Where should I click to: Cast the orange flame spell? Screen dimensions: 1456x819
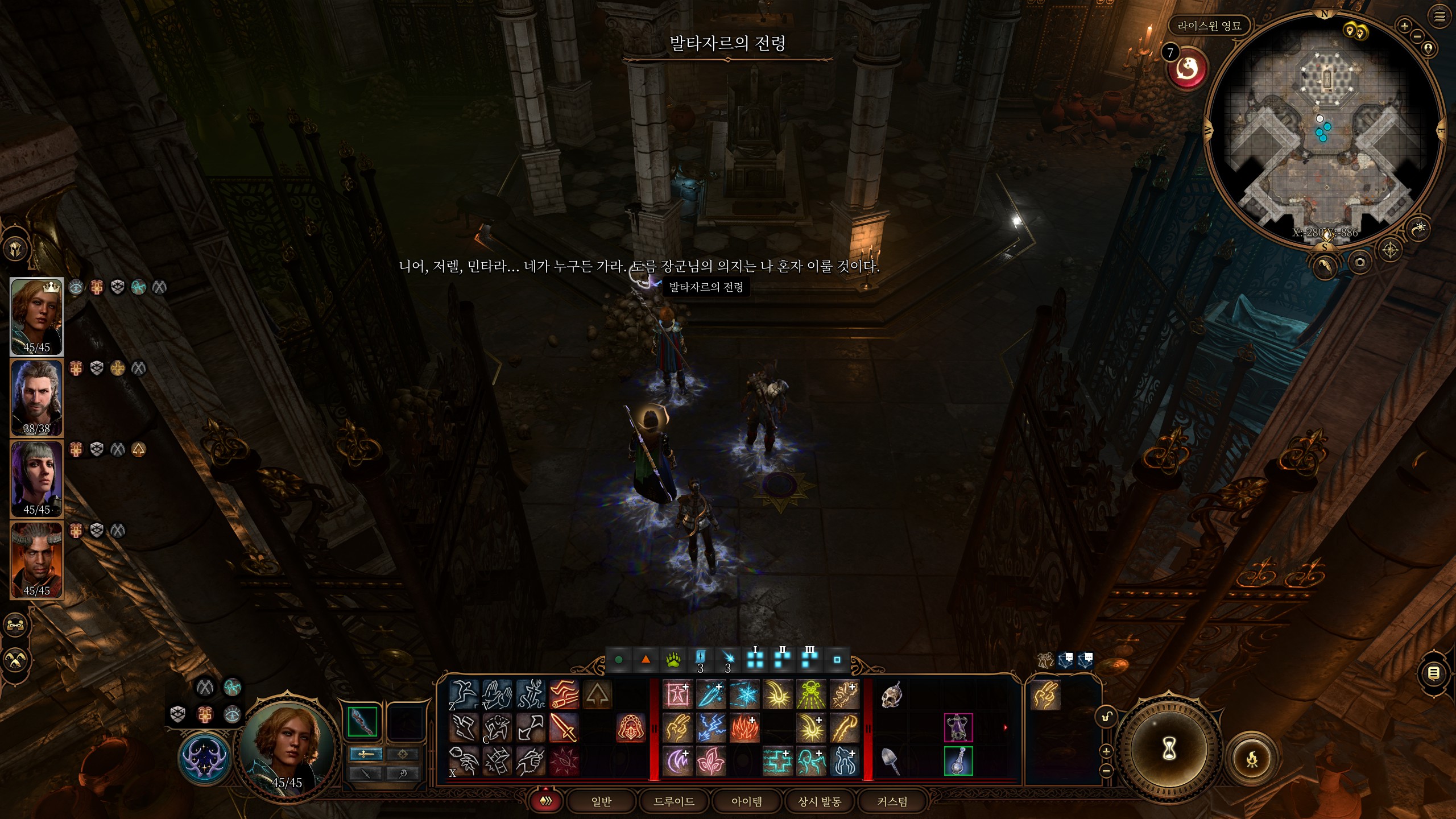tap(744, 728)
